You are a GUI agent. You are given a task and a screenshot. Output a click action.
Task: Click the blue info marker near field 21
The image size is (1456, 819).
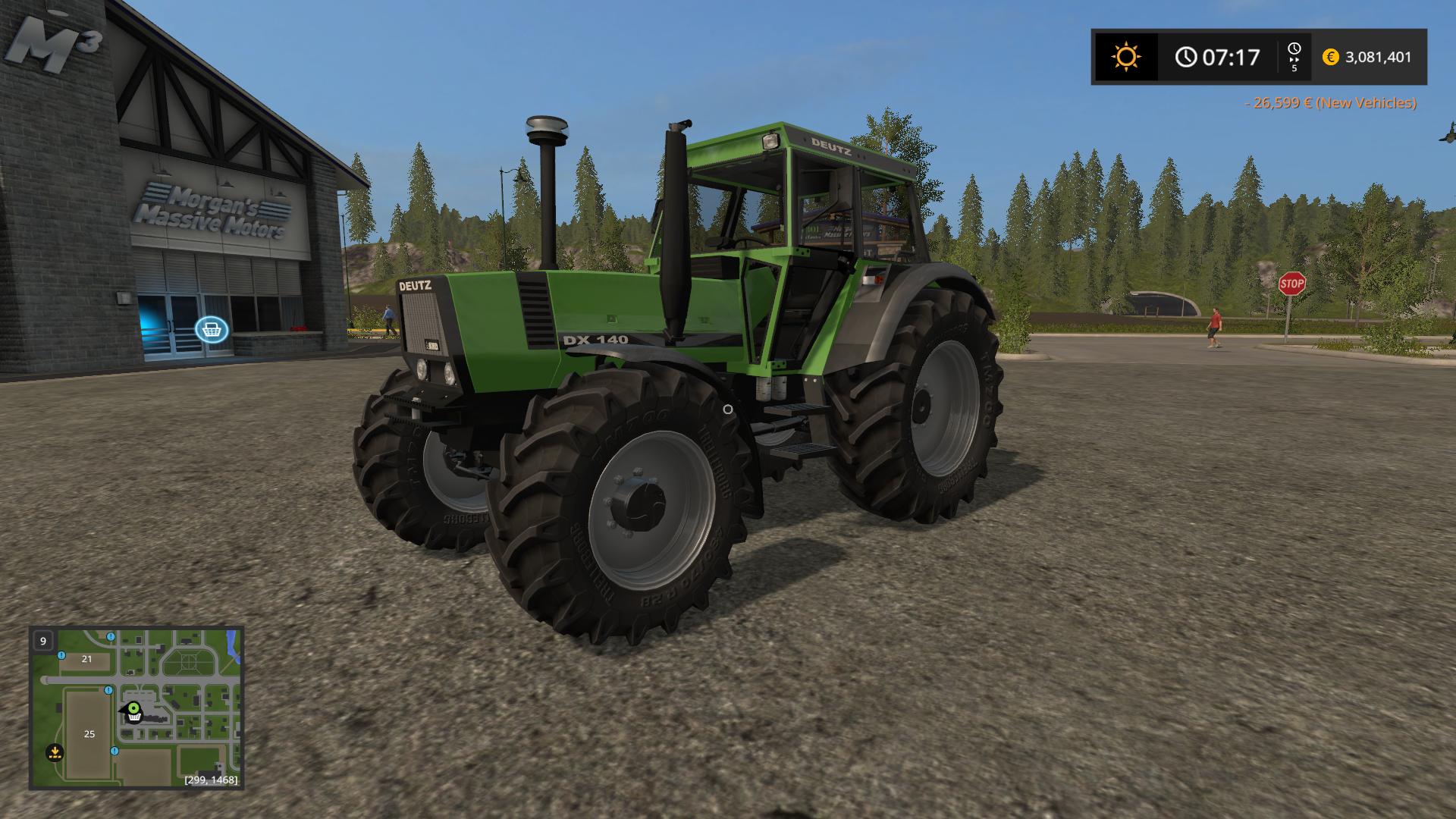(61, 656)
